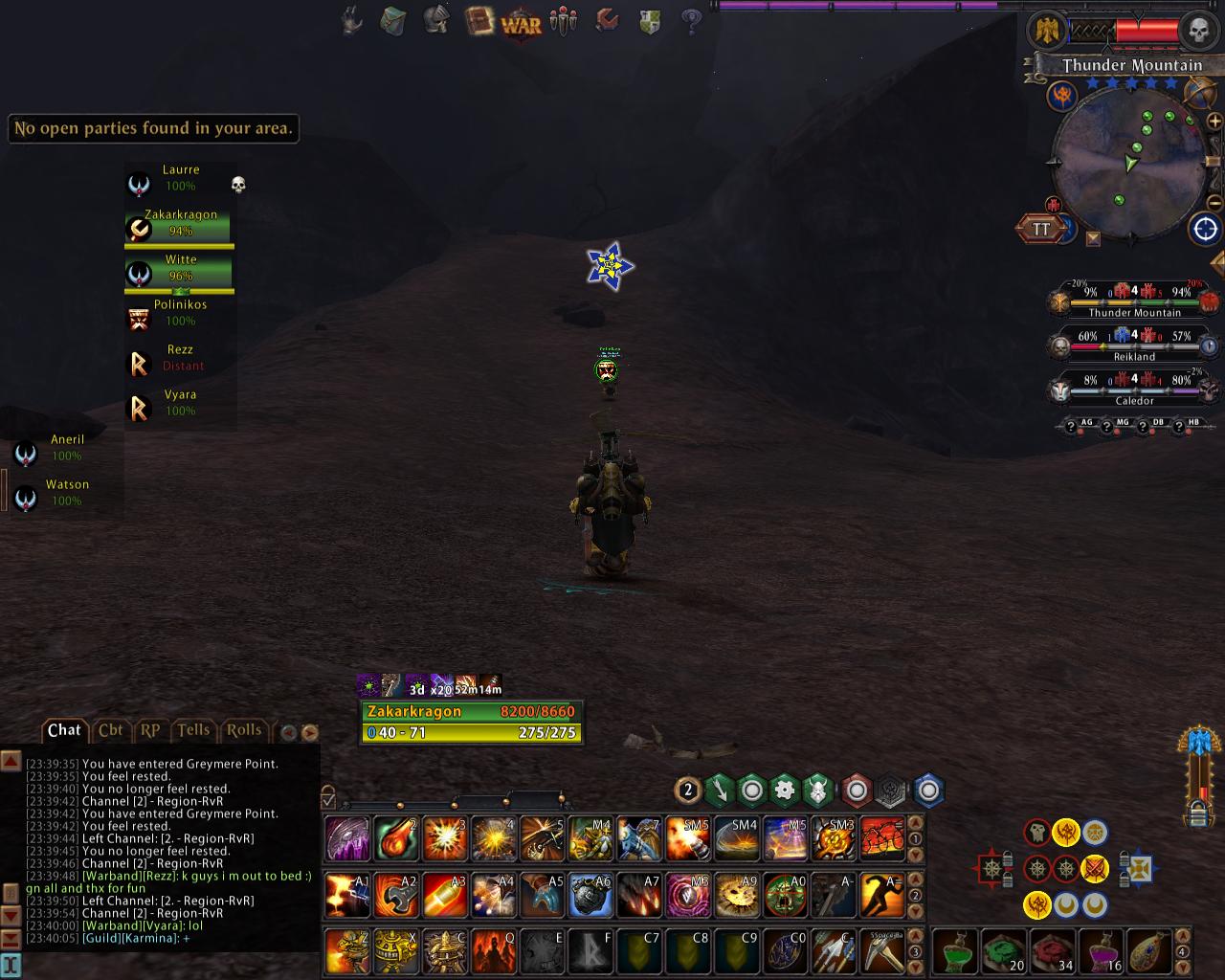Zoom out the minimap with minus button

pos(1214,205)
